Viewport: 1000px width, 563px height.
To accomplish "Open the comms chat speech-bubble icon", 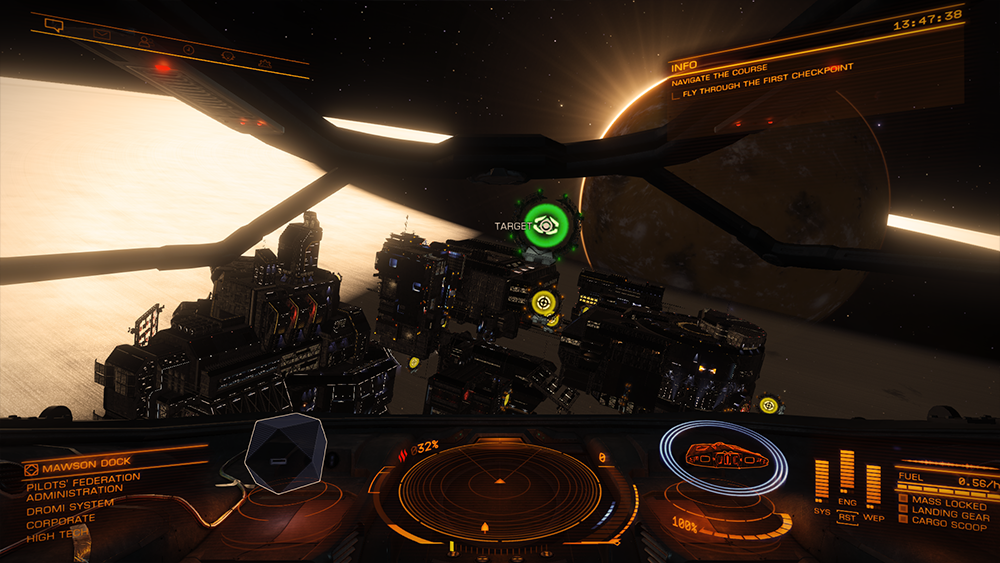I will pos(54,23).
